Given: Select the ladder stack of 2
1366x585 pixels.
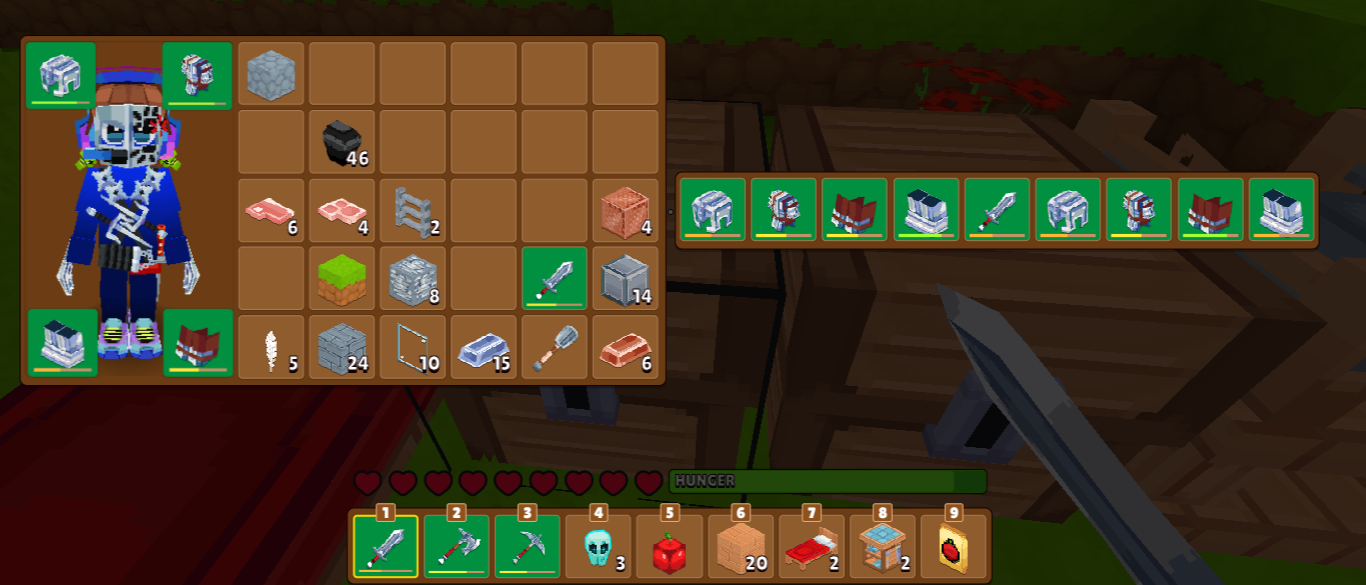Looking at the screenshot, I should point(412,210).
